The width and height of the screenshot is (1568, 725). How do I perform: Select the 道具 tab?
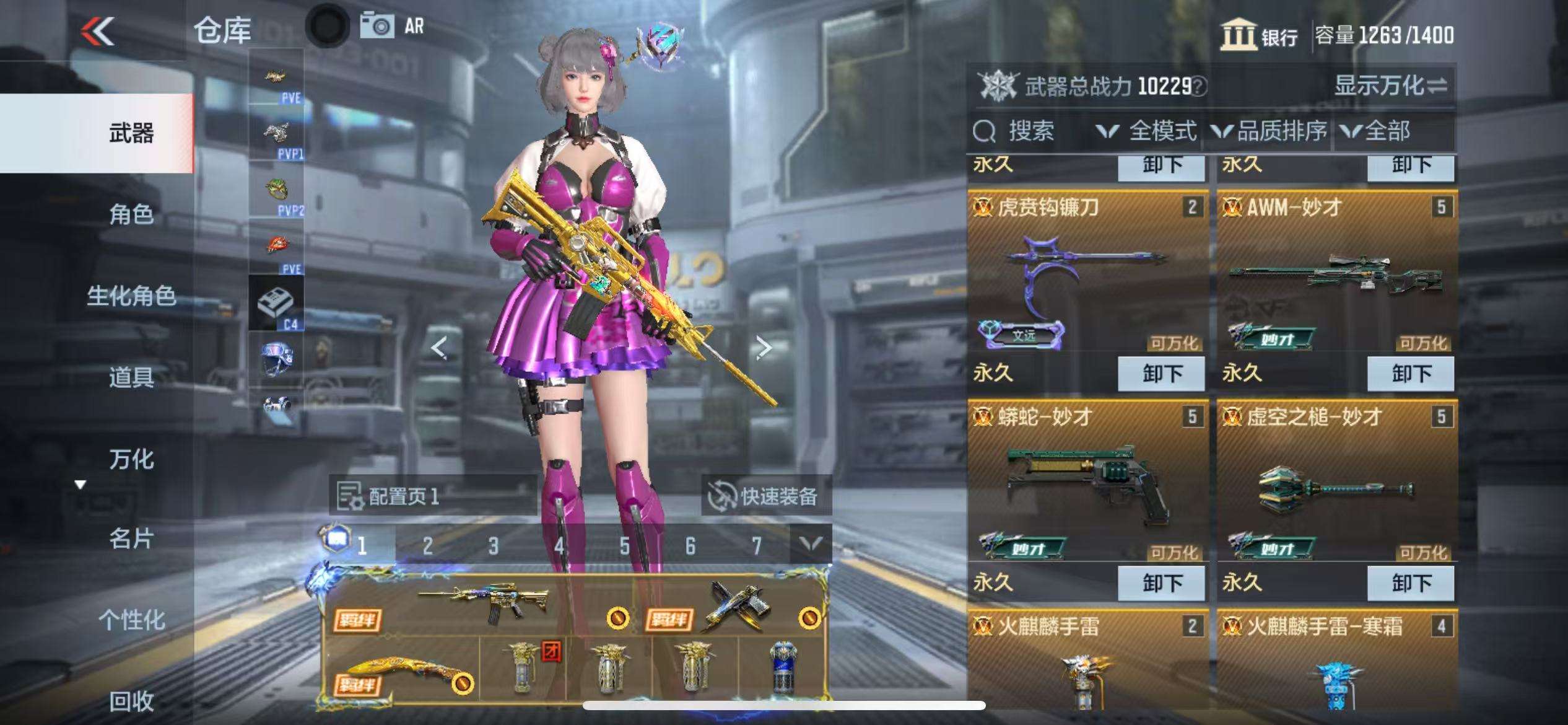click(131, 377)
